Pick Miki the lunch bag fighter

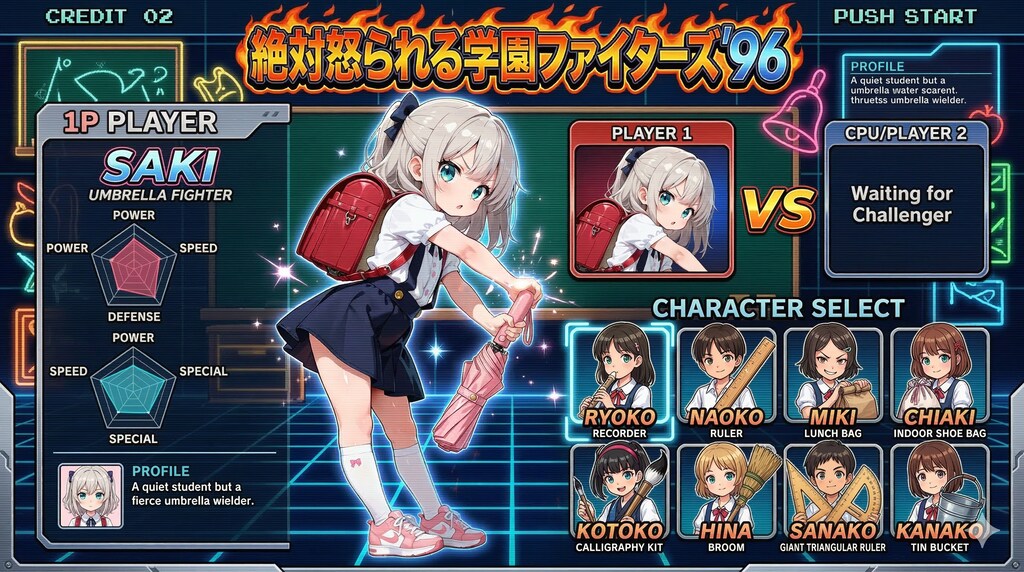coord(833,382)
